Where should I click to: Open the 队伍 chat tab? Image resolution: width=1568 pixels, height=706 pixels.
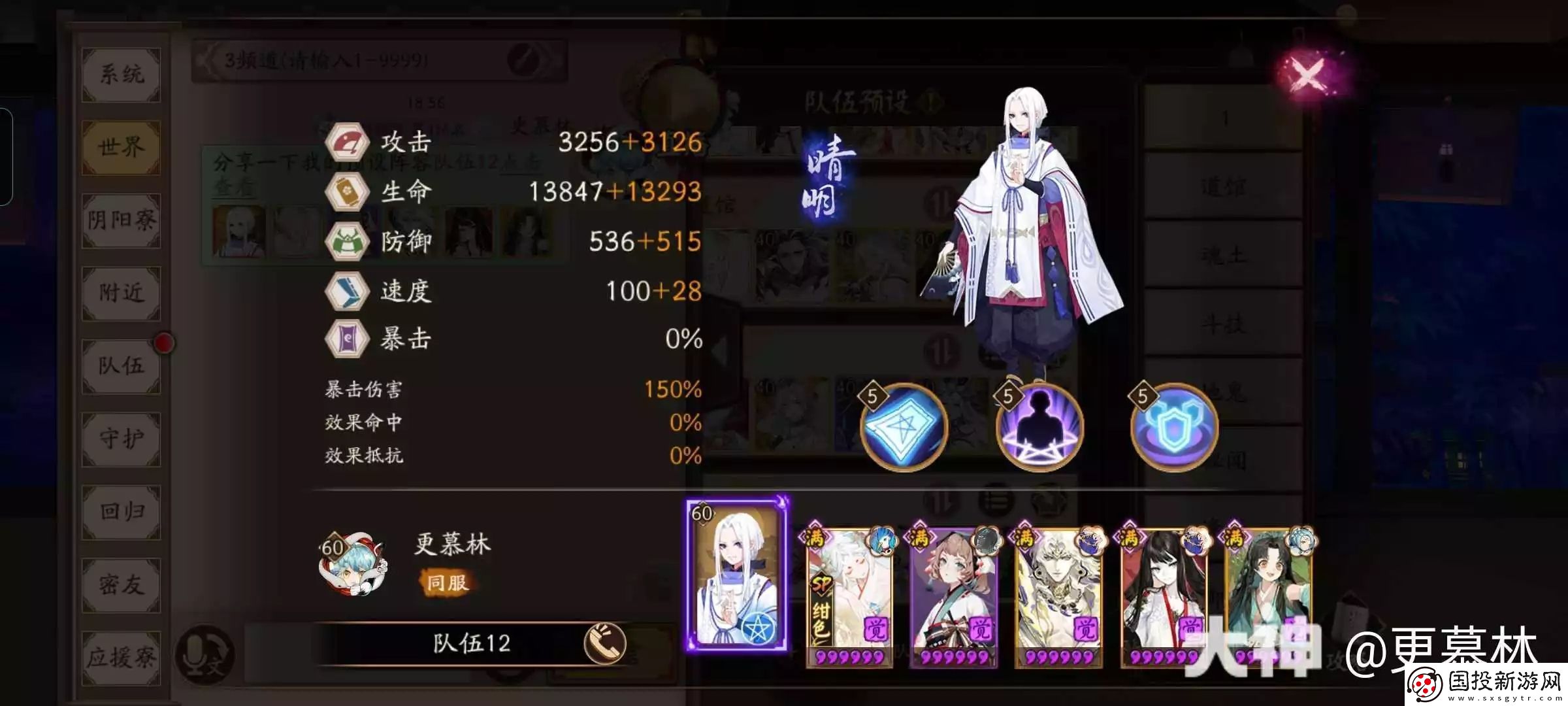click(x=121, y=366)
